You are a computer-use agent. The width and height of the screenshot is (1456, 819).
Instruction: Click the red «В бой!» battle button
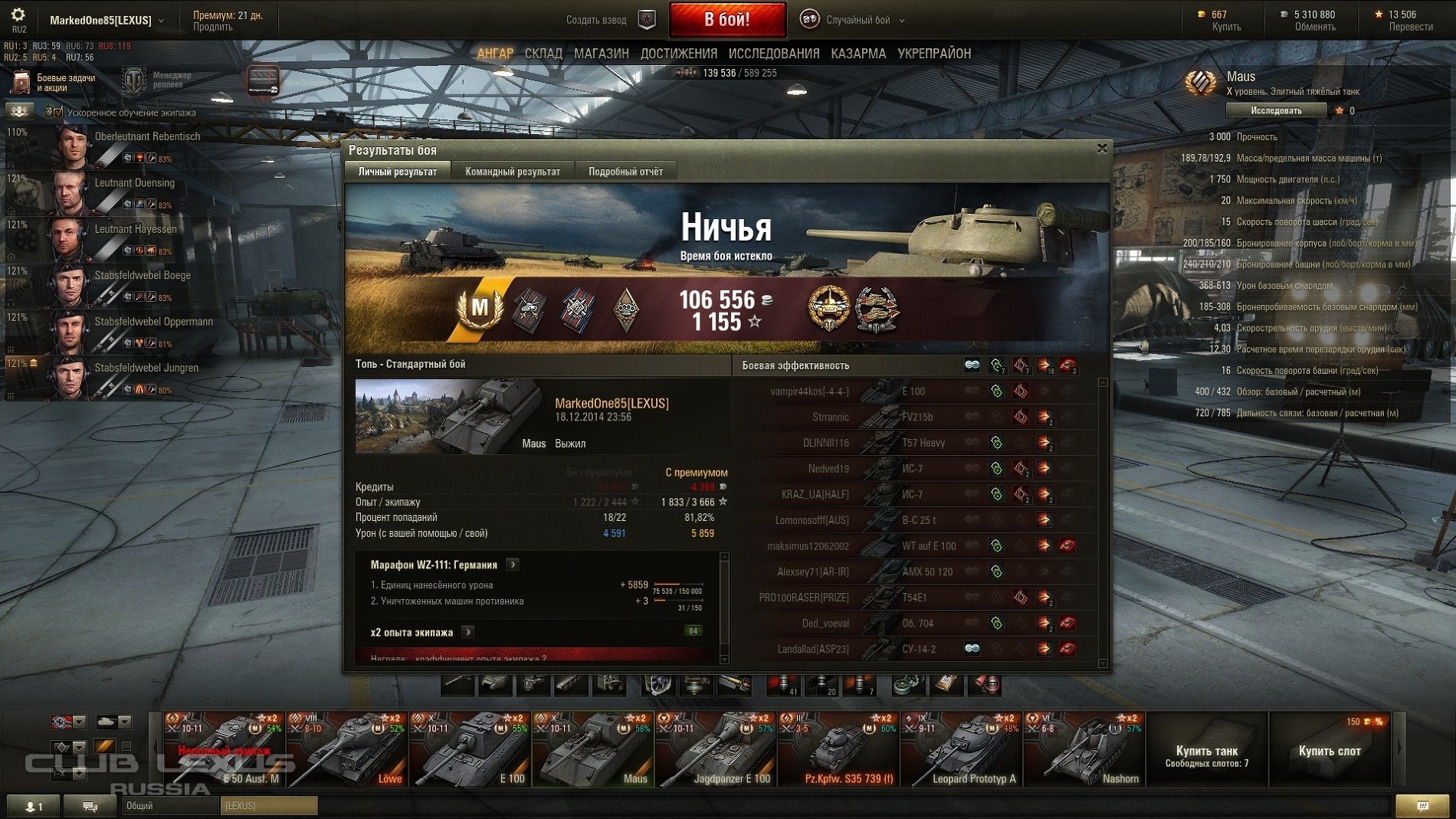pos(726,20)
